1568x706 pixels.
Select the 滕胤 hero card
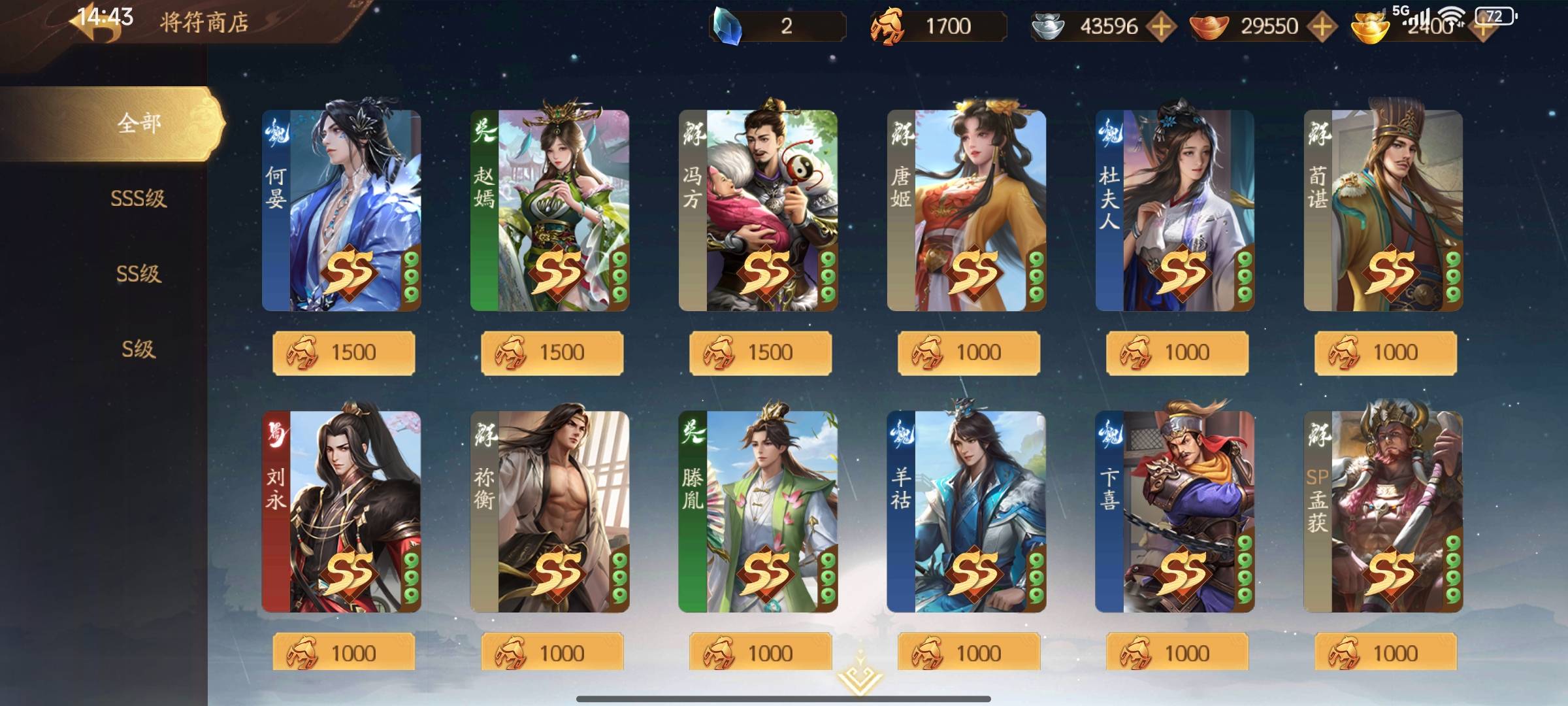coord(758,511)
